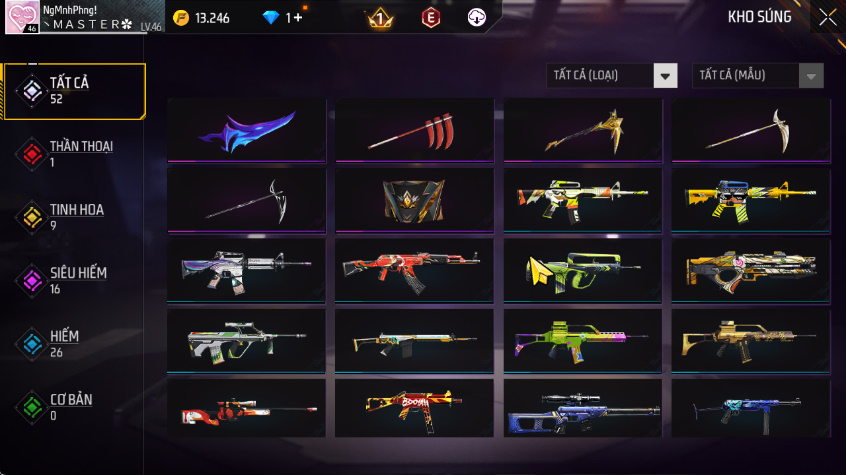Open the red hexagon E badge icon
This screenshot has height=475, width=846.
[x=430, y=17]
